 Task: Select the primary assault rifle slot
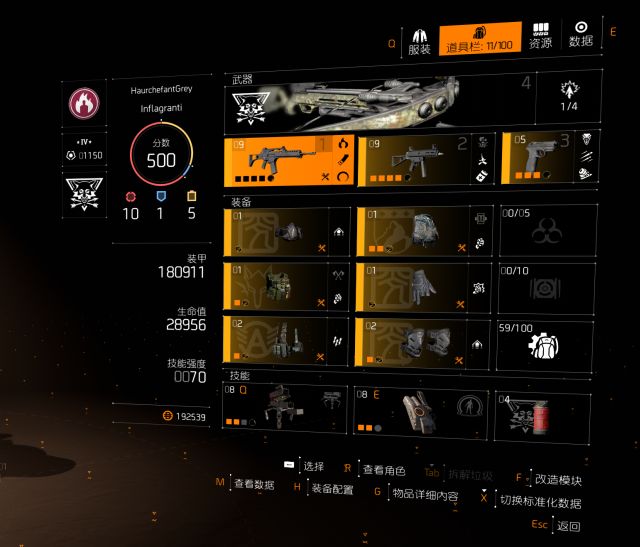pyautogui.click(x=288, y=160)
